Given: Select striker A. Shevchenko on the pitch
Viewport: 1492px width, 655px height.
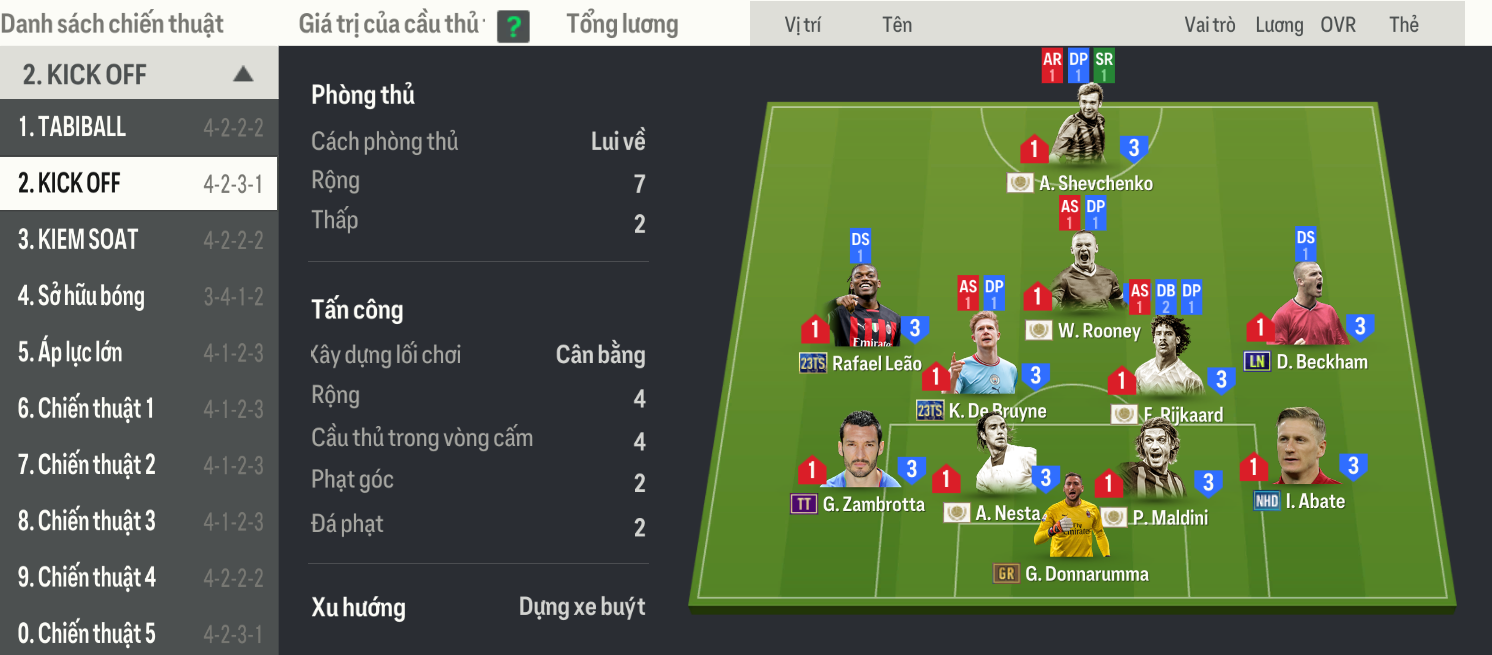Looking at the screenshot, I should [x=1083, y=127].
